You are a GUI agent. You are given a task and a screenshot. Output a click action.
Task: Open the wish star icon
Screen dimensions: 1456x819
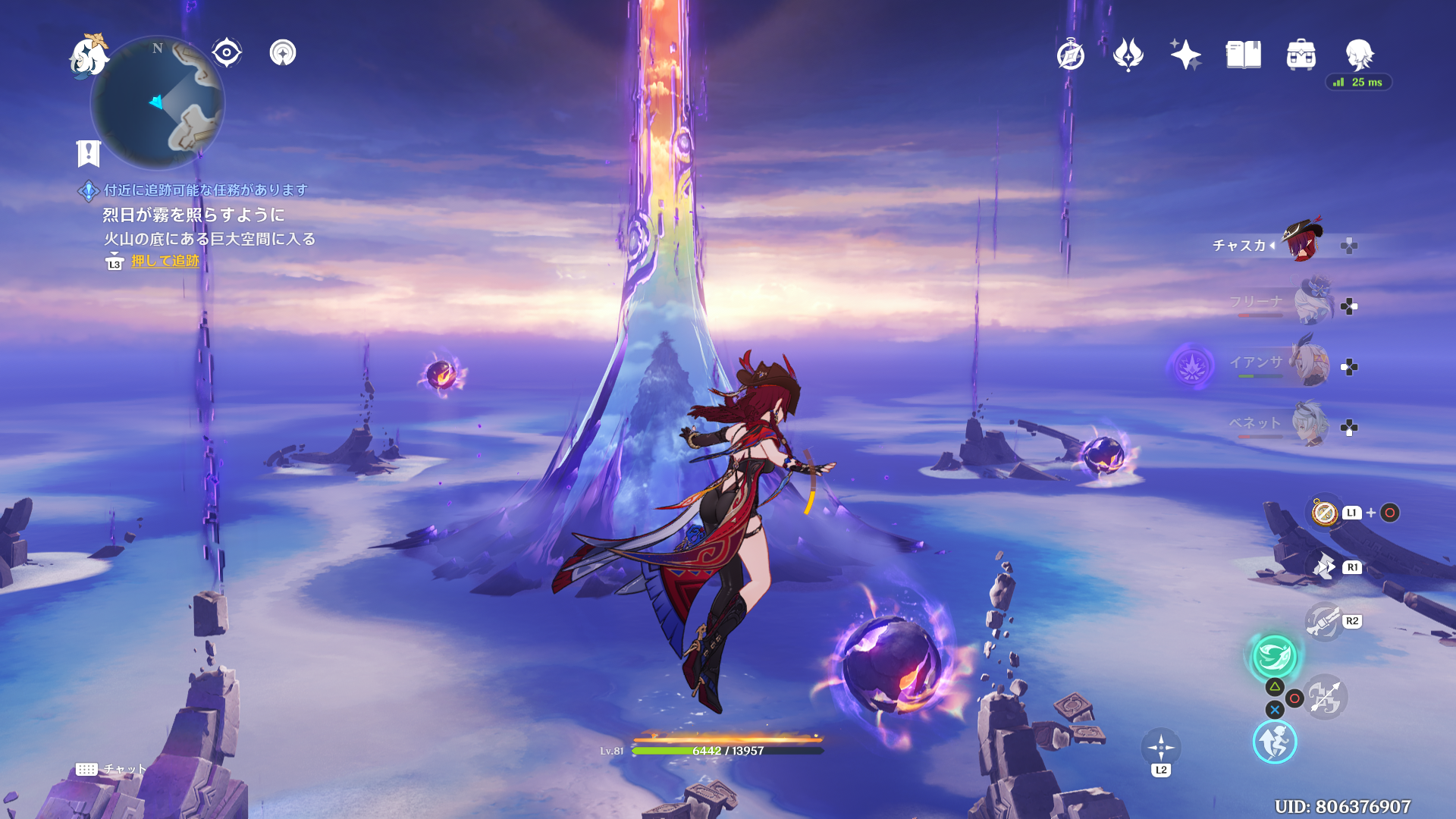click(1185, 55)
